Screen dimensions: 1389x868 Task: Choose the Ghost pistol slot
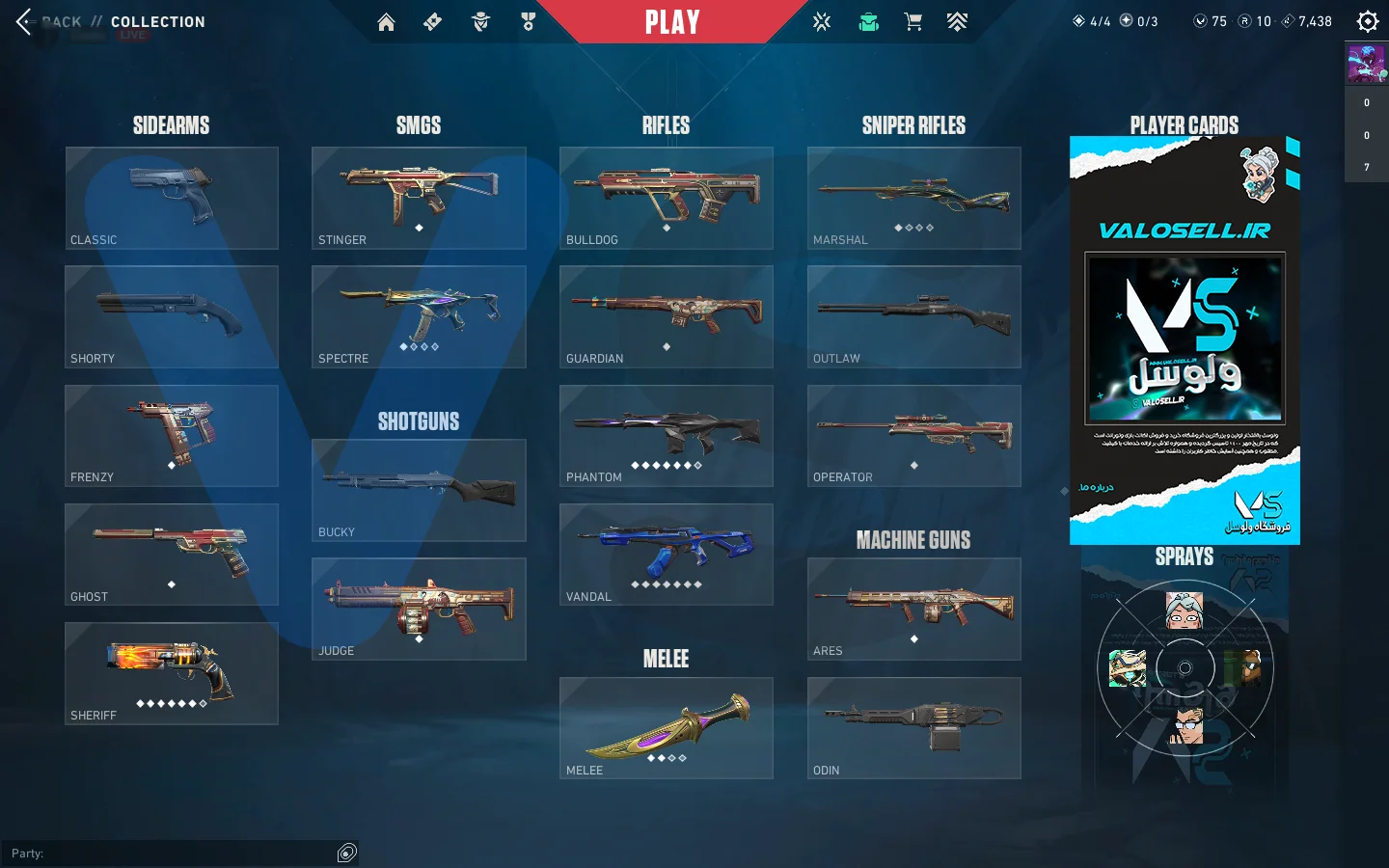point(172,555)
